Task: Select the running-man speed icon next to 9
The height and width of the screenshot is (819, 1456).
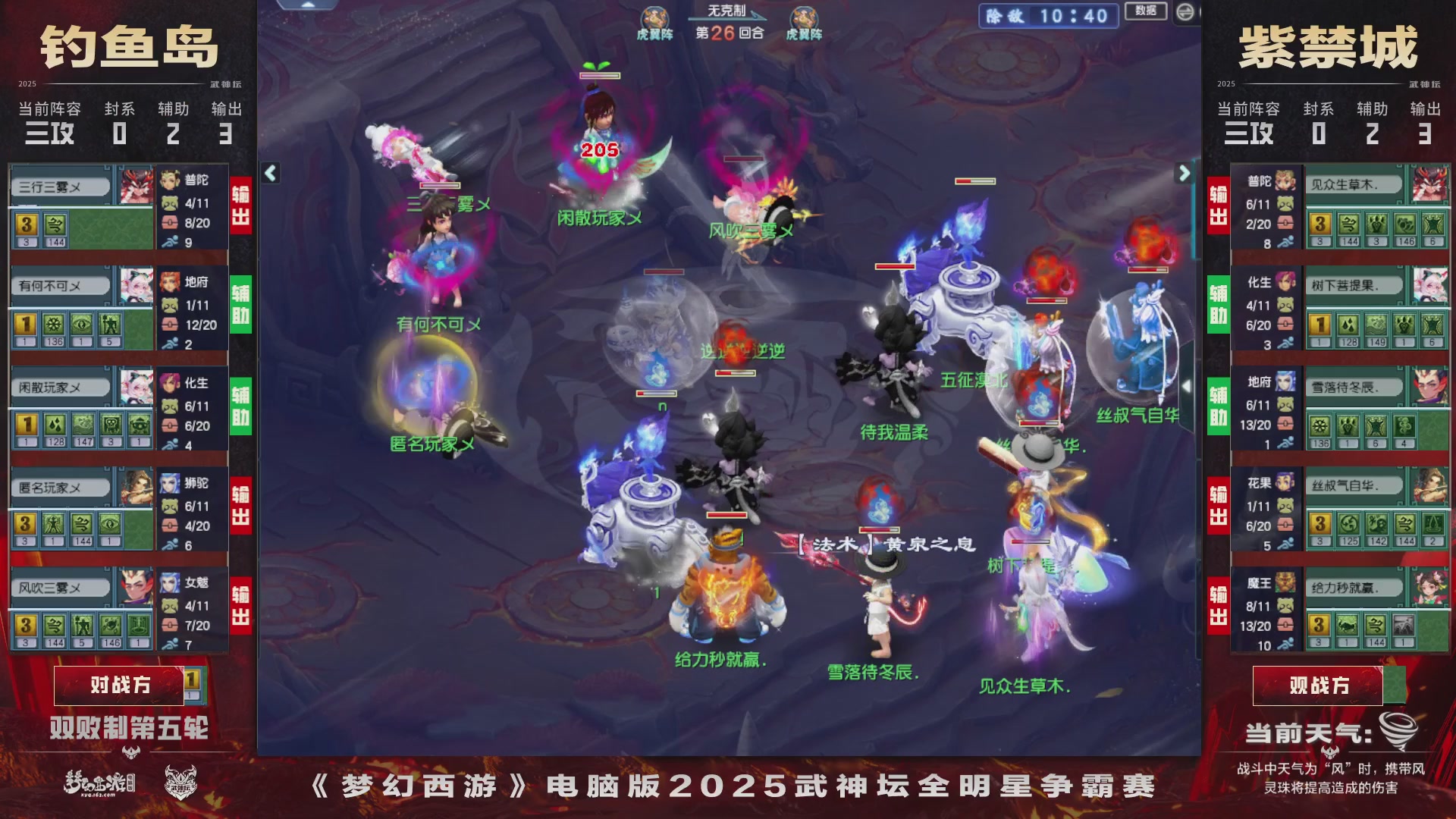Action: pos(170,241)
